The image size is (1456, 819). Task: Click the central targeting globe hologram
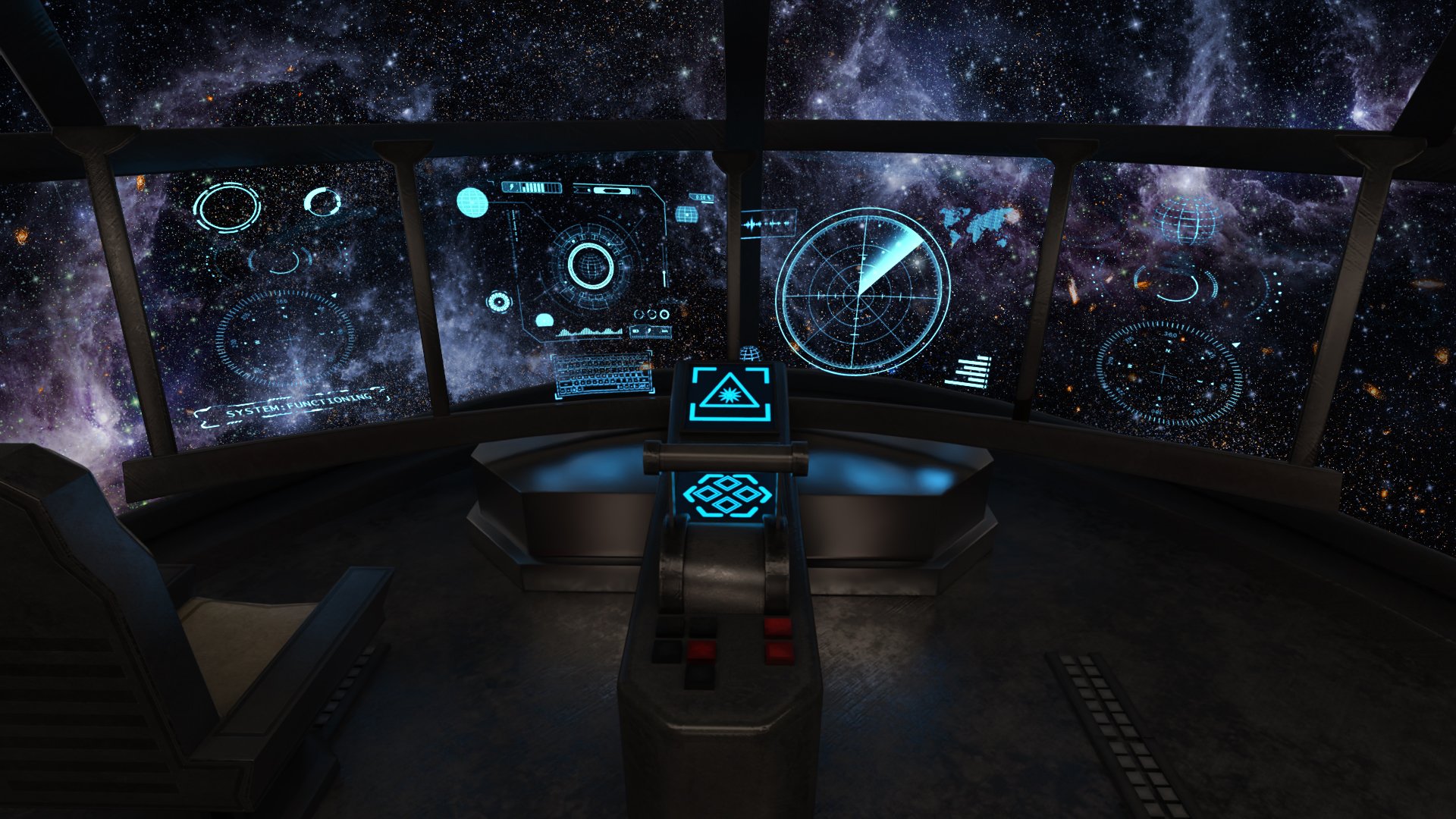591,265
